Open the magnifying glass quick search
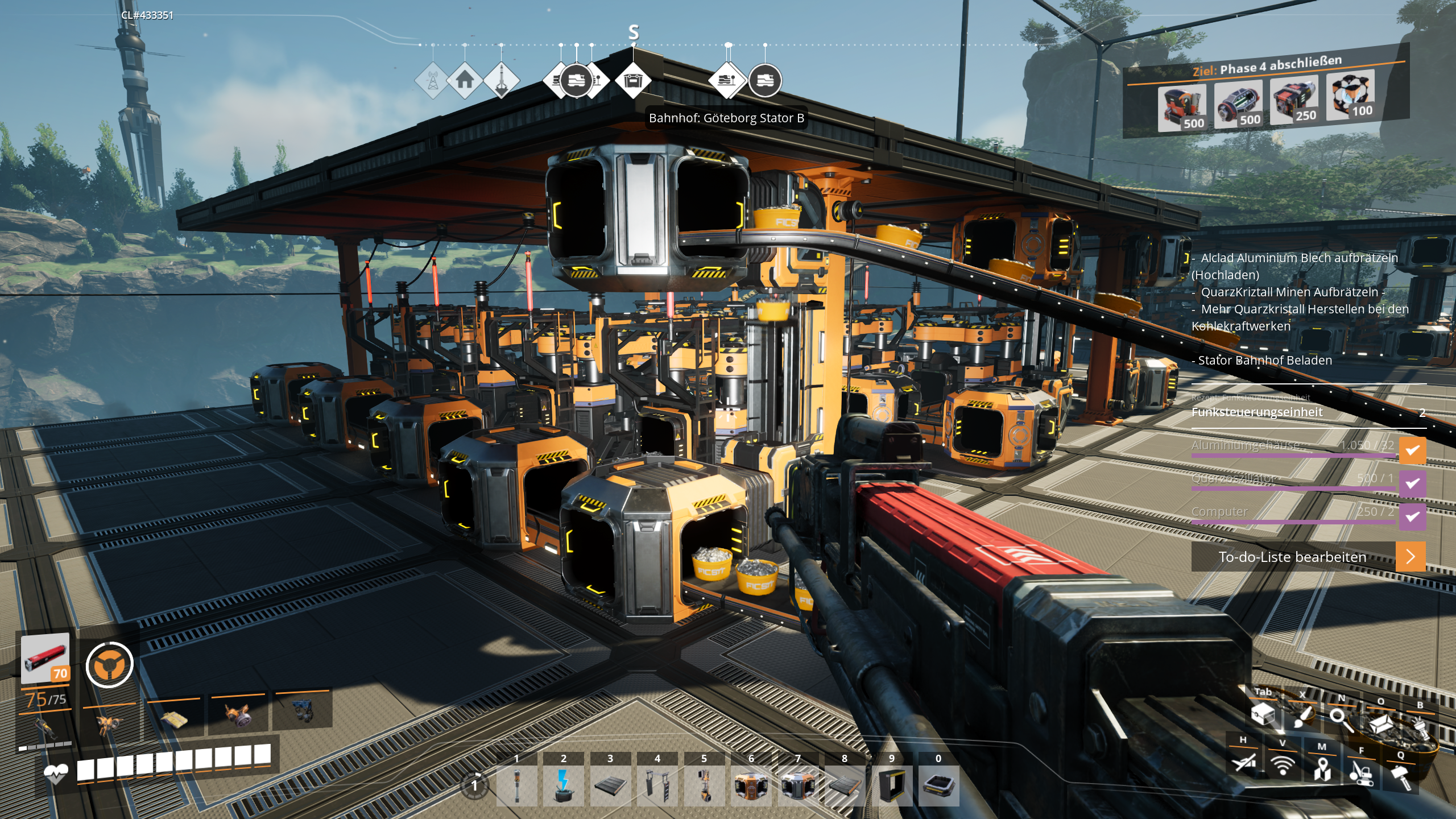This screenshot has width=1456, height=819. click(1341, 719)
